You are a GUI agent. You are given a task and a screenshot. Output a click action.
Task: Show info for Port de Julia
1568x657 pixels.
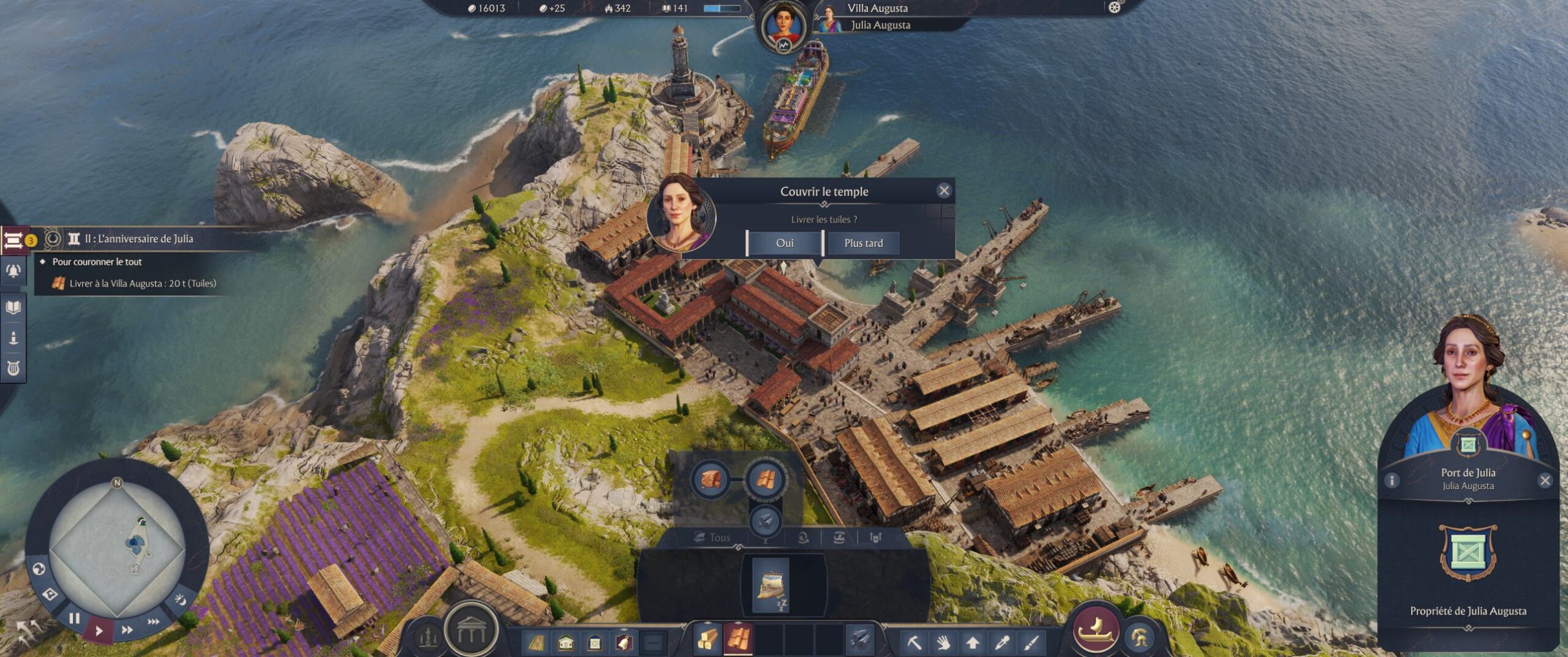1392,481
